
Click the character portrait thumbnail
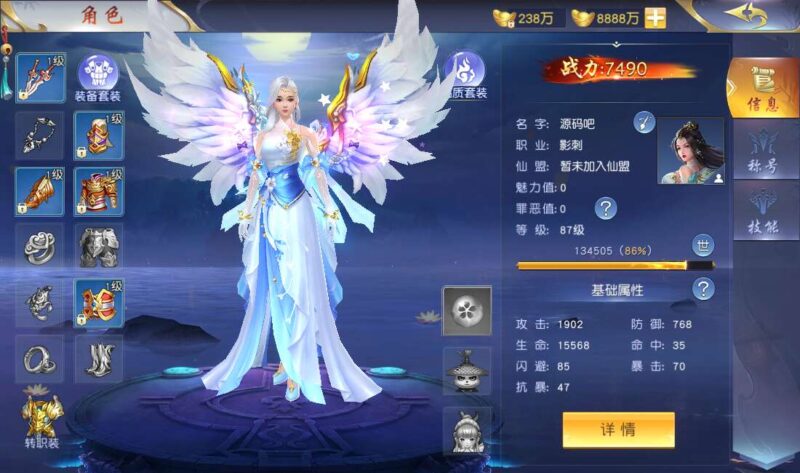click(x=690, y=151)
